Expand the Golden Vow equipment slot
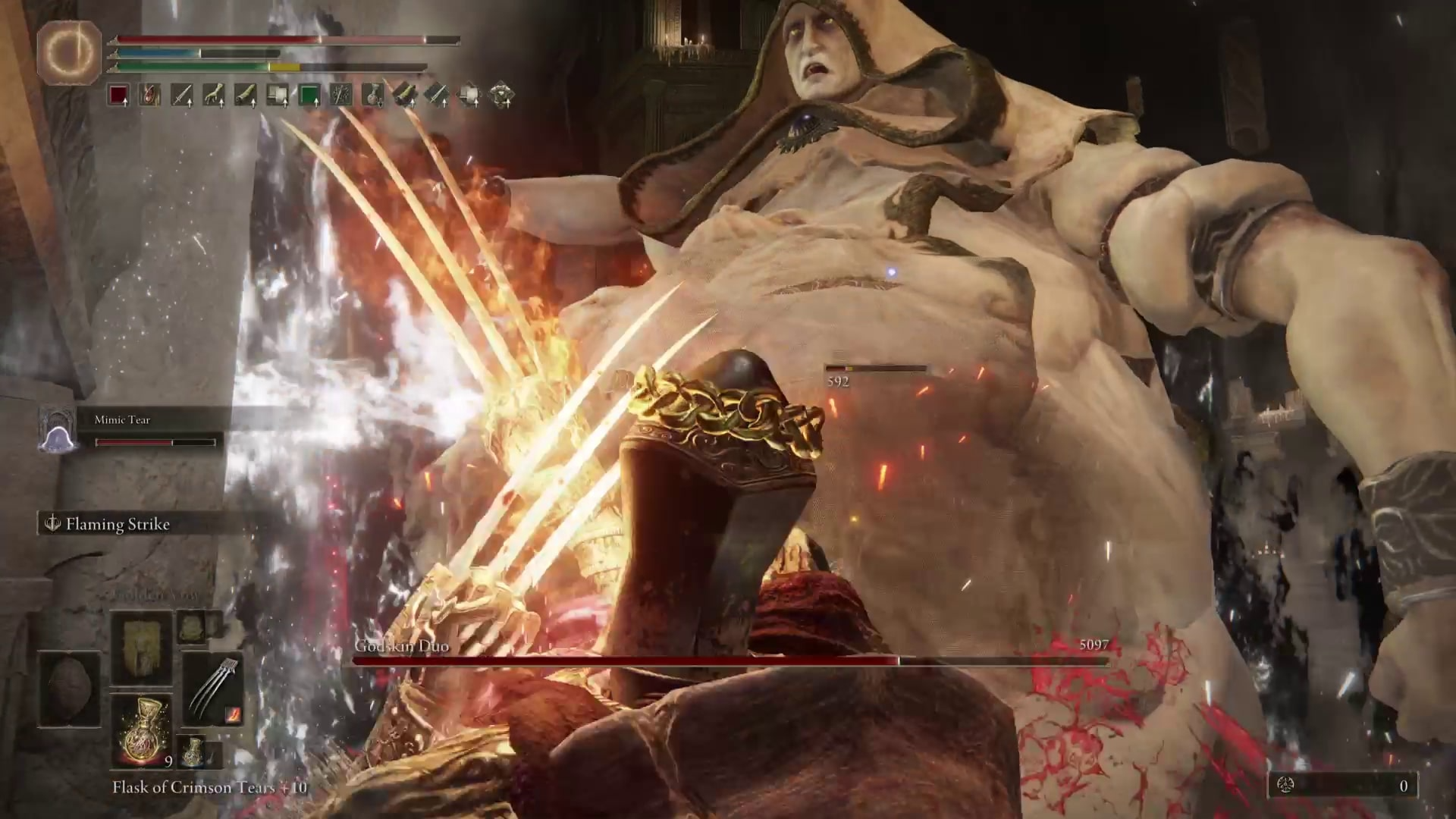The height and width of the screenshot is (819, 1456). [x=142, y=648]
